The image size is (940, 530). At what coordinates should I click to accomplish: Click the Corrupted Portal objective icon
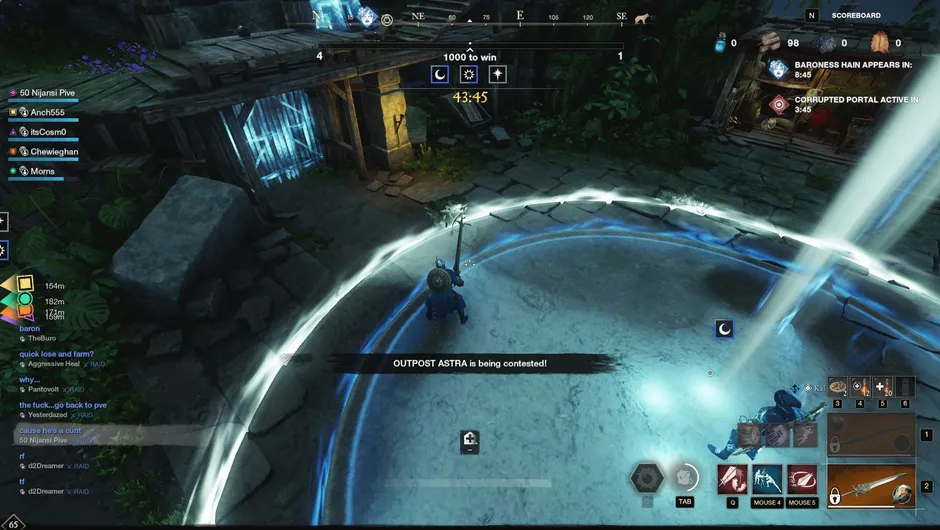(x=778, y=104)
